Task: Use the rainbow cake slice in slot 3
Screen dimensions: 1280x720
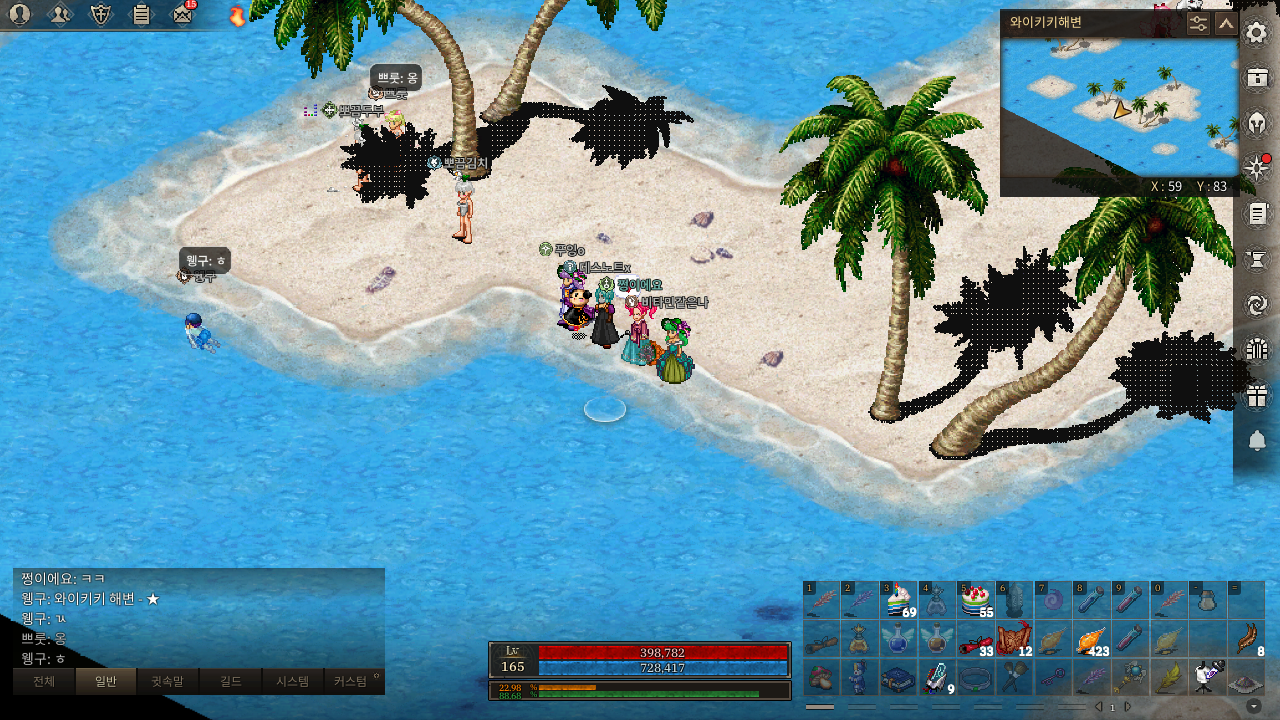Action: click(897, 601)
